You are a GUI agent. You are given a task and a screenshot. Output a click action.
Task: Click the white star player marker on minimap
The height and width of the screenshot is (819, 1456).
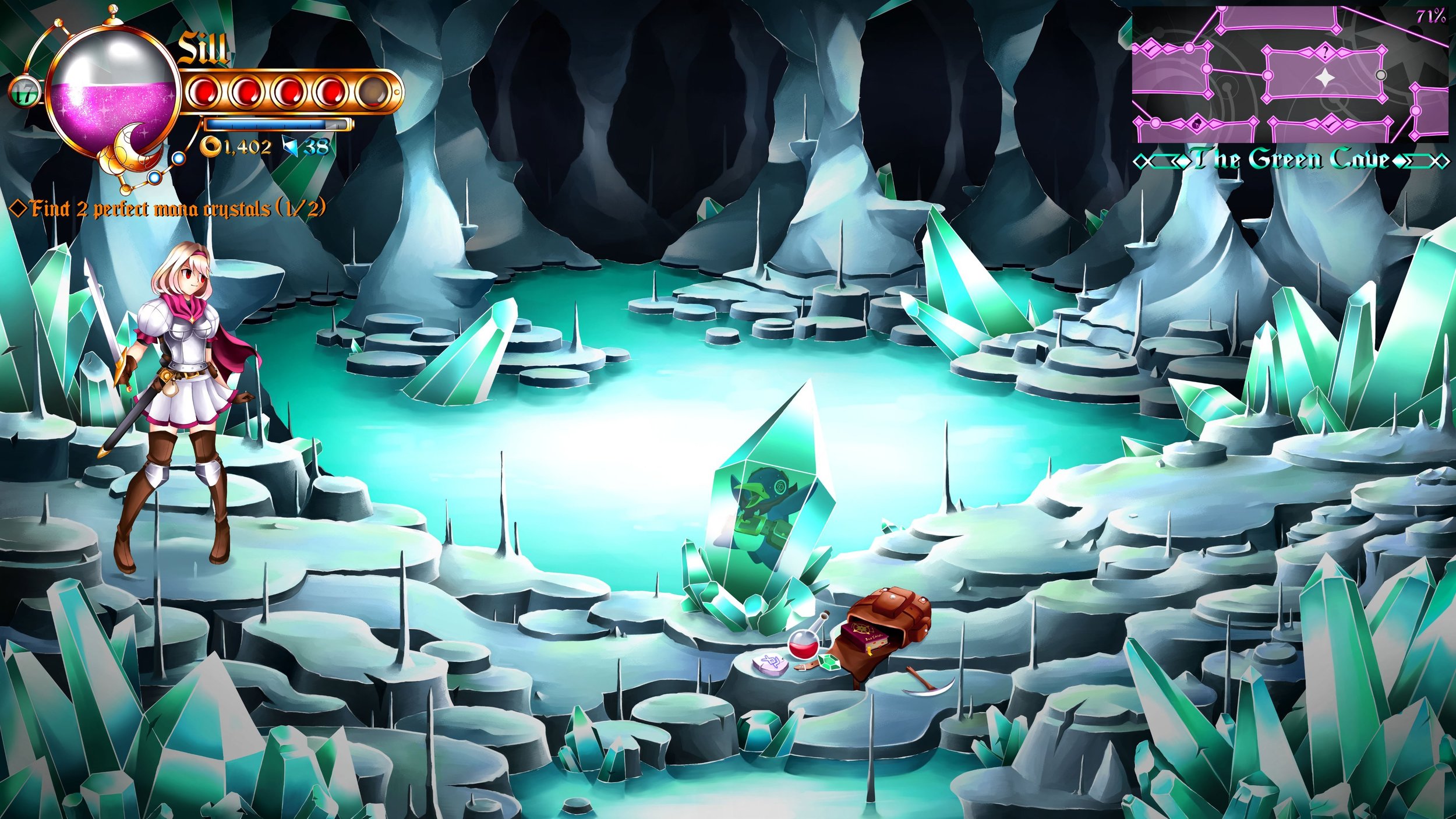[x=1324, y=78]
